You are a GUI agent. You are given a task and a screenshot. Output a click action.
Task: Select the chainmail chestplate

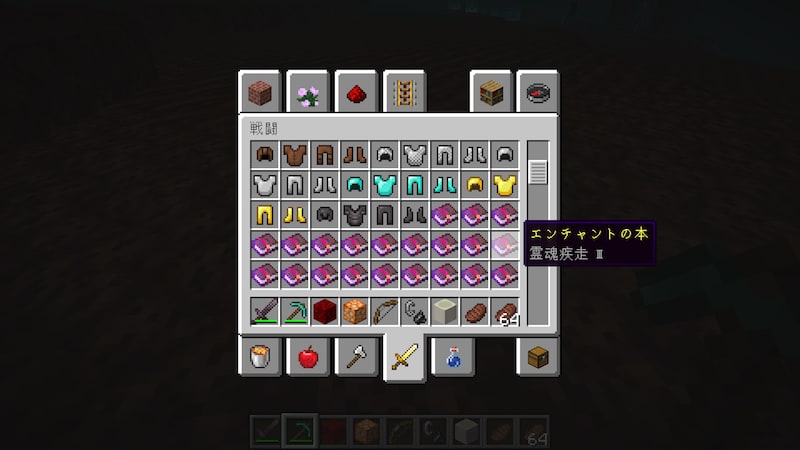click(415, 155)
